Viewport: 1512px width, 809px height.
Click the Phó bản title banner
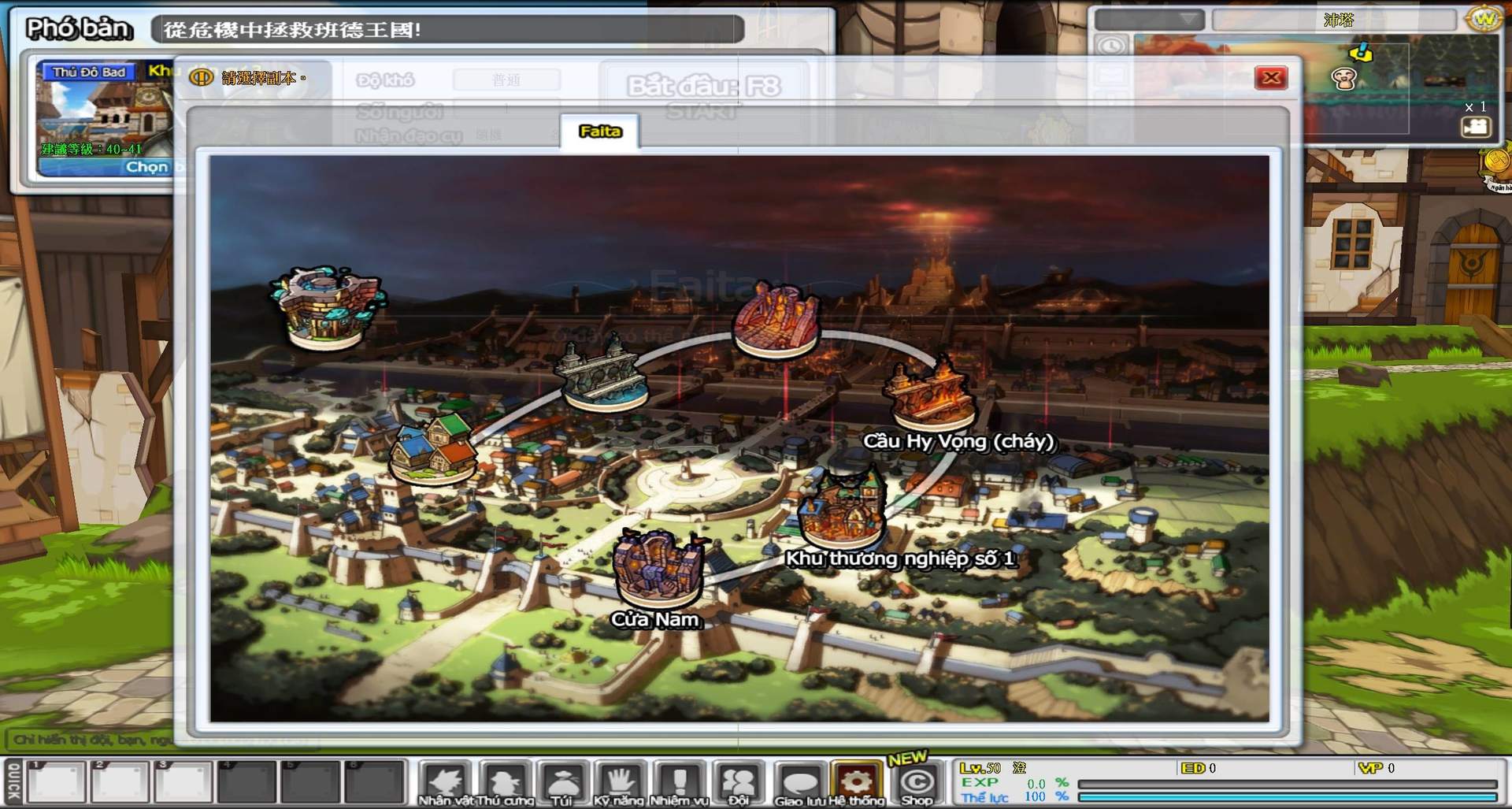(79, 28)
